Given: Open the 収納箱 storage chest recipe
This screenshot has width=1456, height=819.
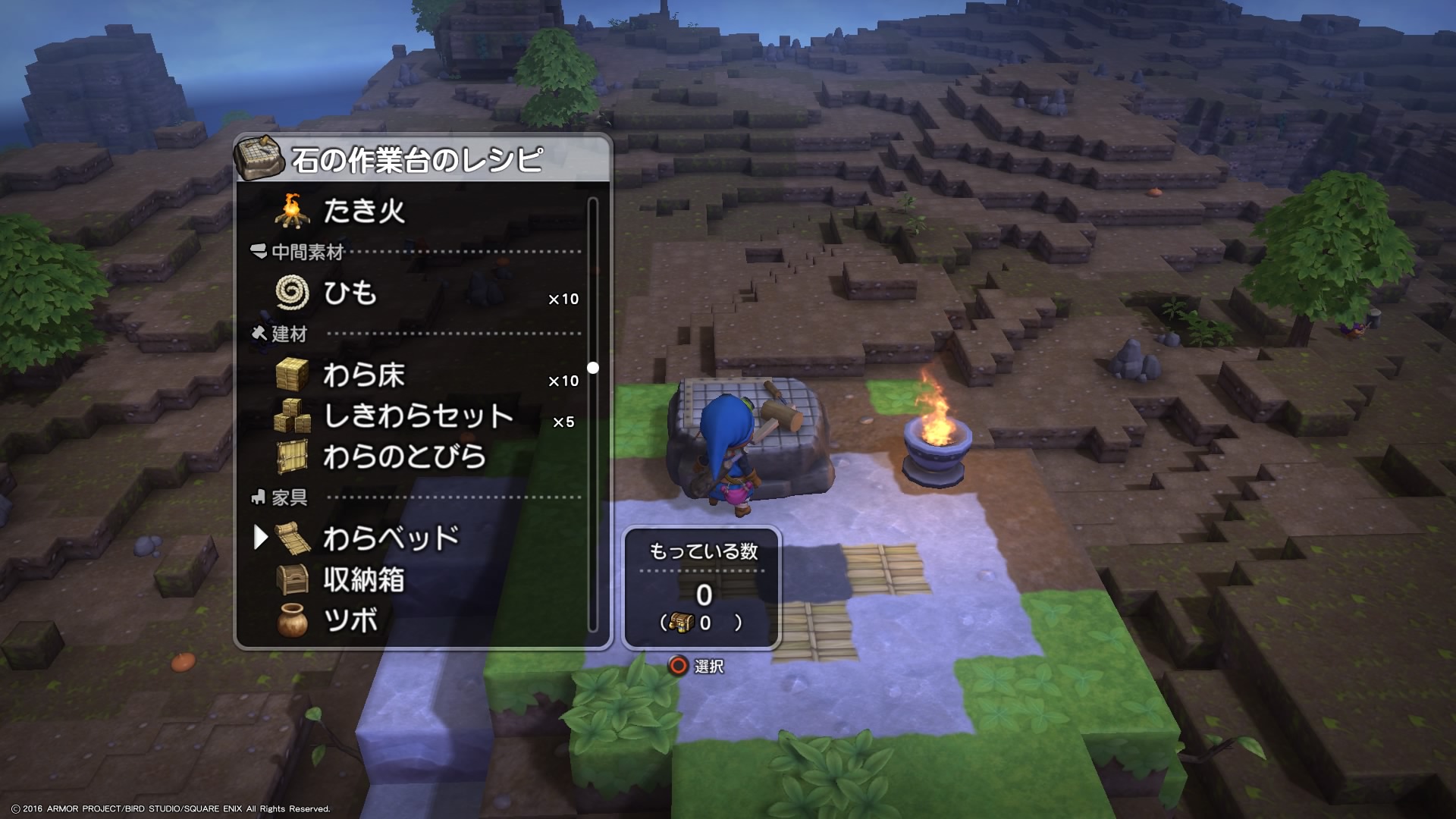Looking at the screenshot, I should click(364, 580).
